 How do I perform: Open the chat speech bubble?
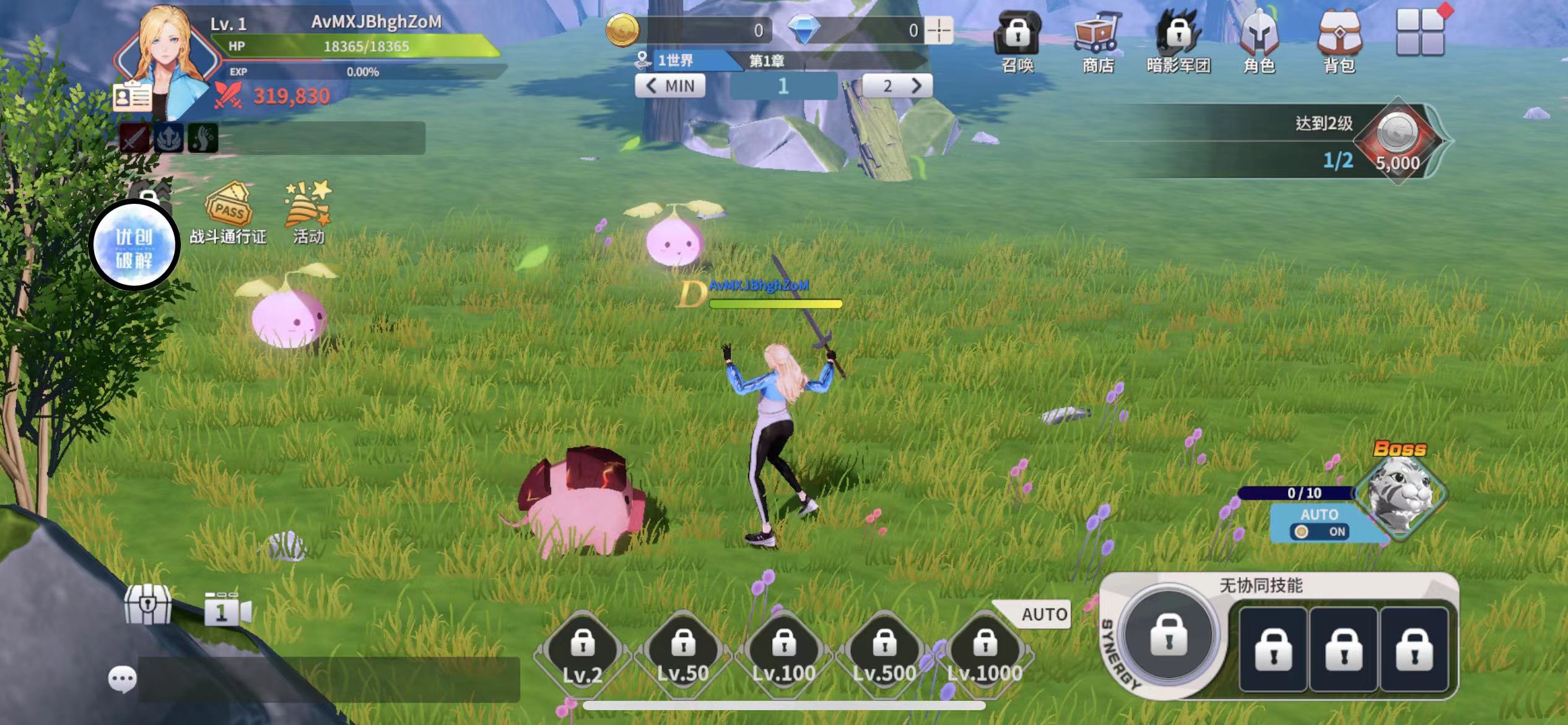coord(122,679)
